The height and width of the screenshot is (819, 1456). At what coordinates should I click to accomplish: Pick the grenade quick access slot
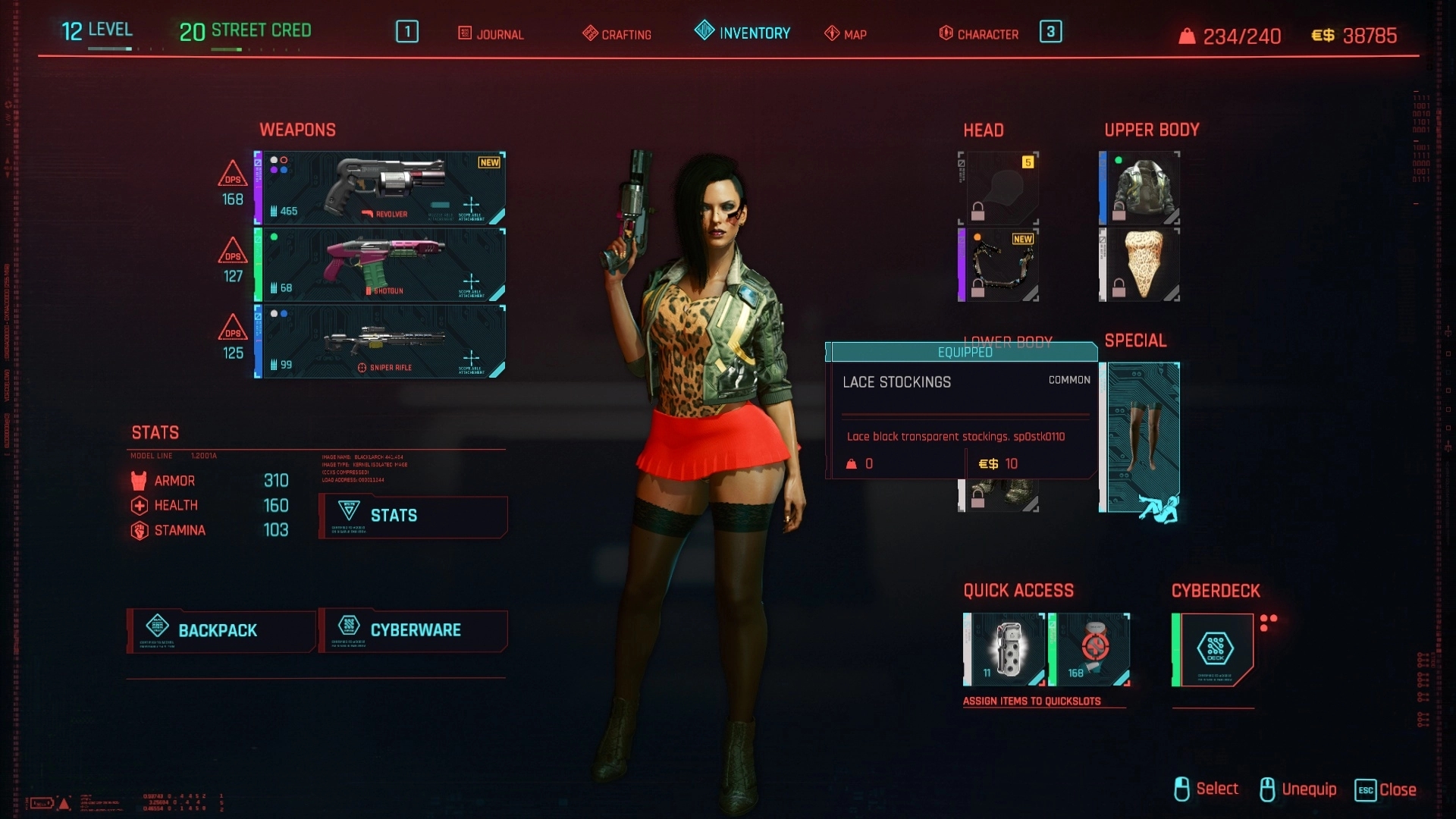tap(1005, 650)
